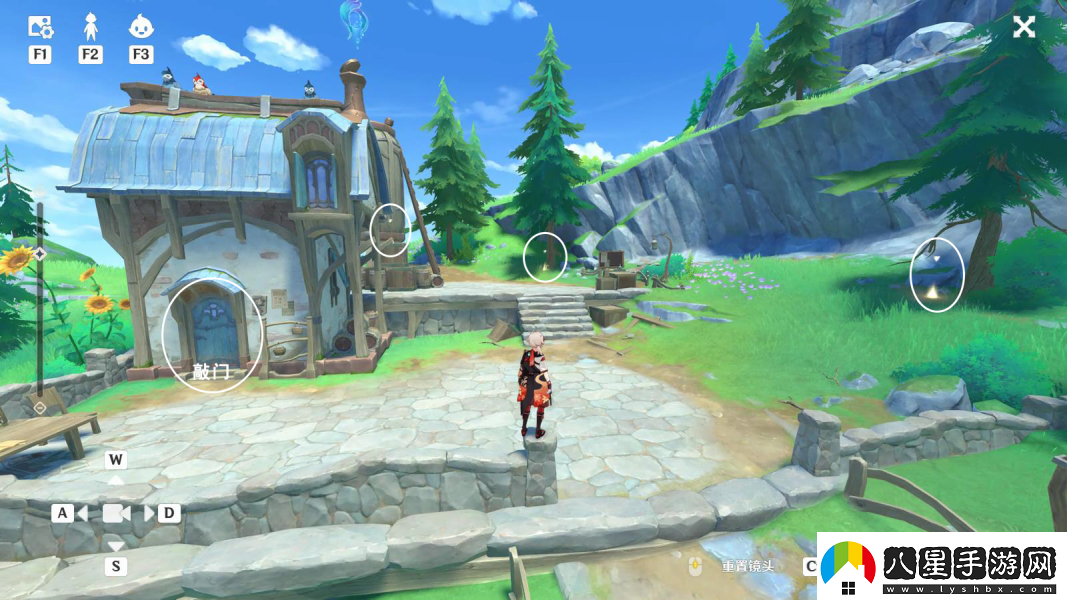
Task: Open the character pose options icon
Action: (x=91, y=26)
